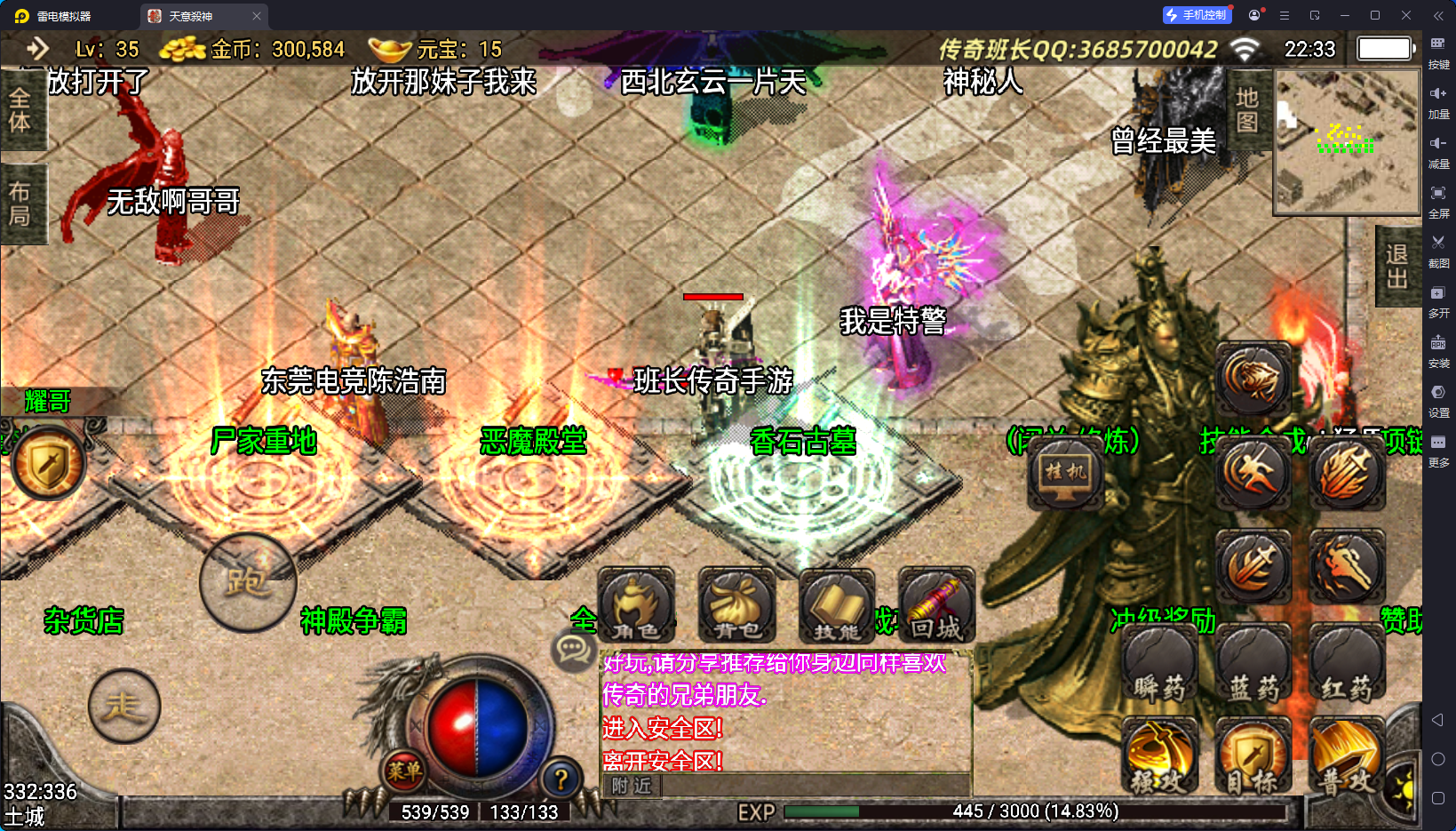Tap the 目标 target button

[1253, 756]
